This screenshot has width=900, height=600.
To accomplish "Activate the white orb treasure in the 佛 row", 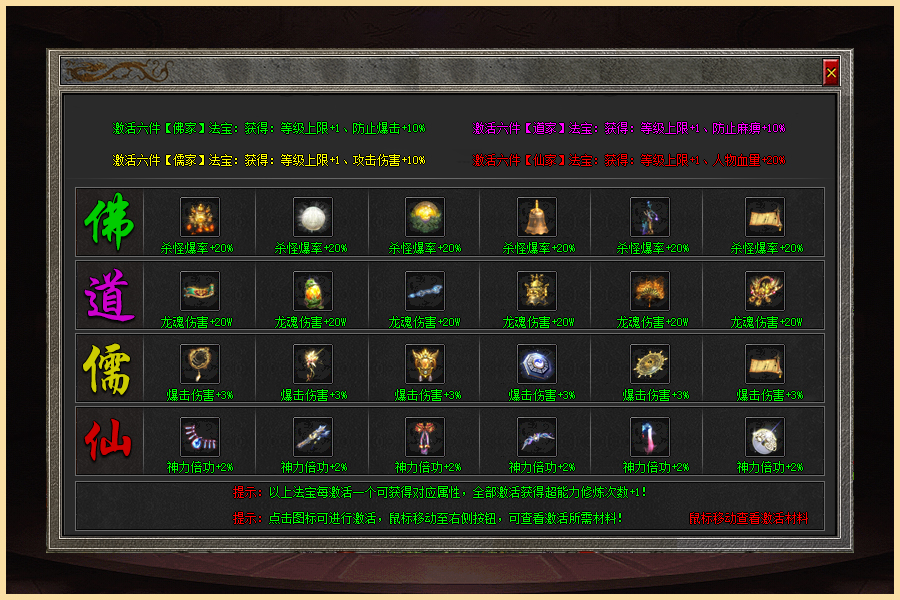I will tap(313, 217).
